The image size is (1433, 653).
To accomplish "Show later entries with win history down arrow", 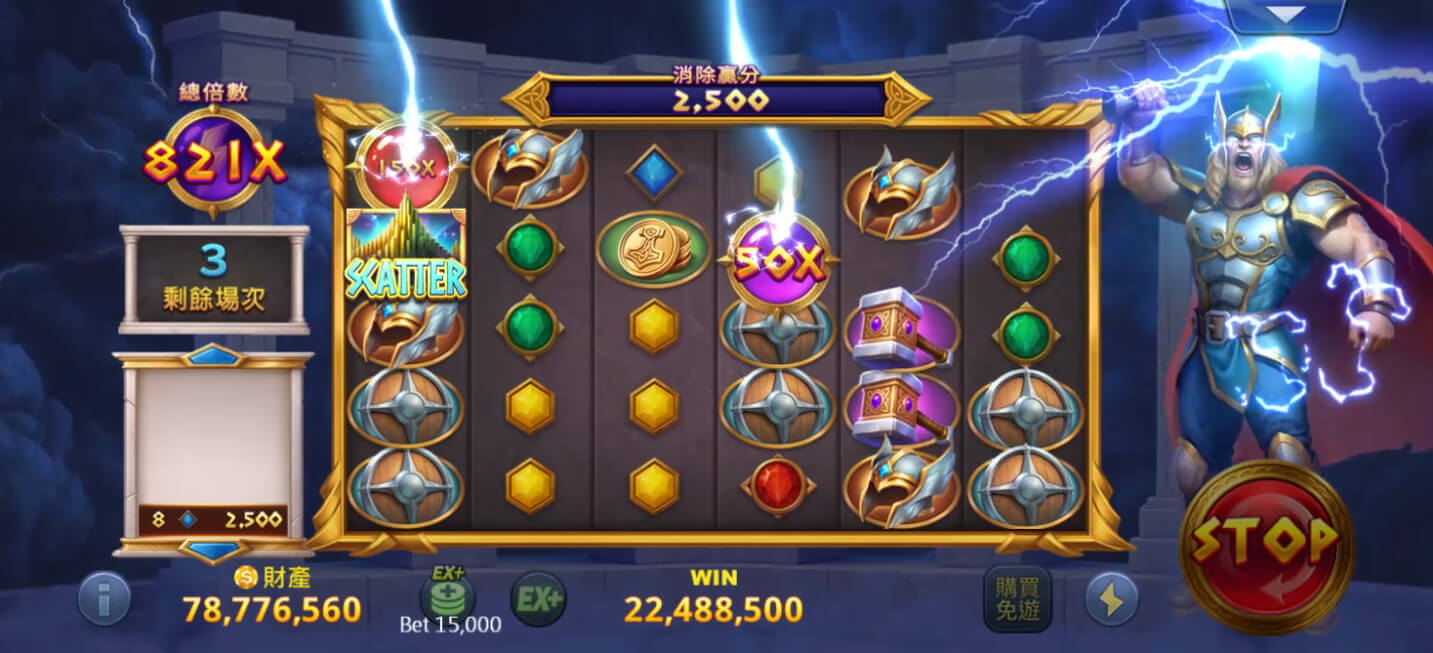I will [x=213, y=550].
